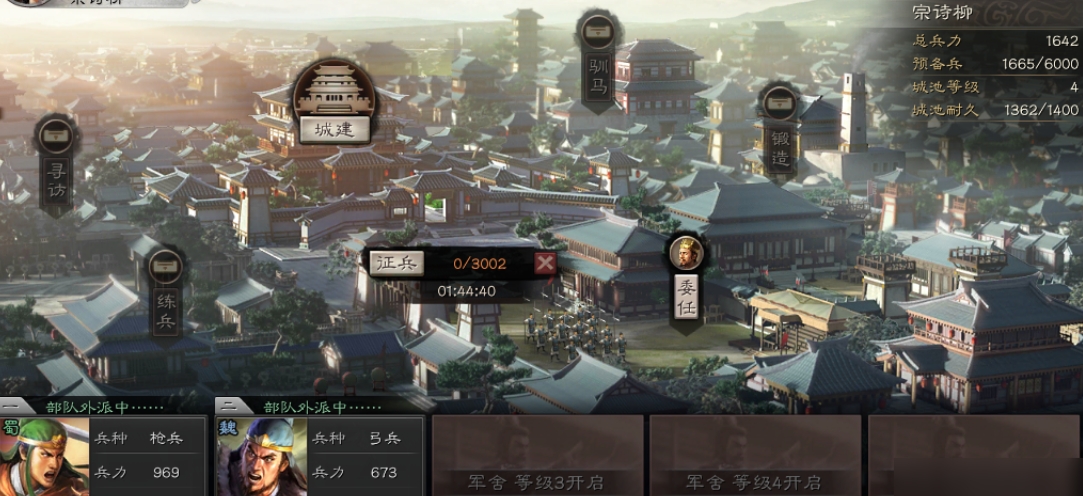Screen dimensions: 1083x496
Task: Click the locked barracks slot 等级4开启
Action: point(754,456)
